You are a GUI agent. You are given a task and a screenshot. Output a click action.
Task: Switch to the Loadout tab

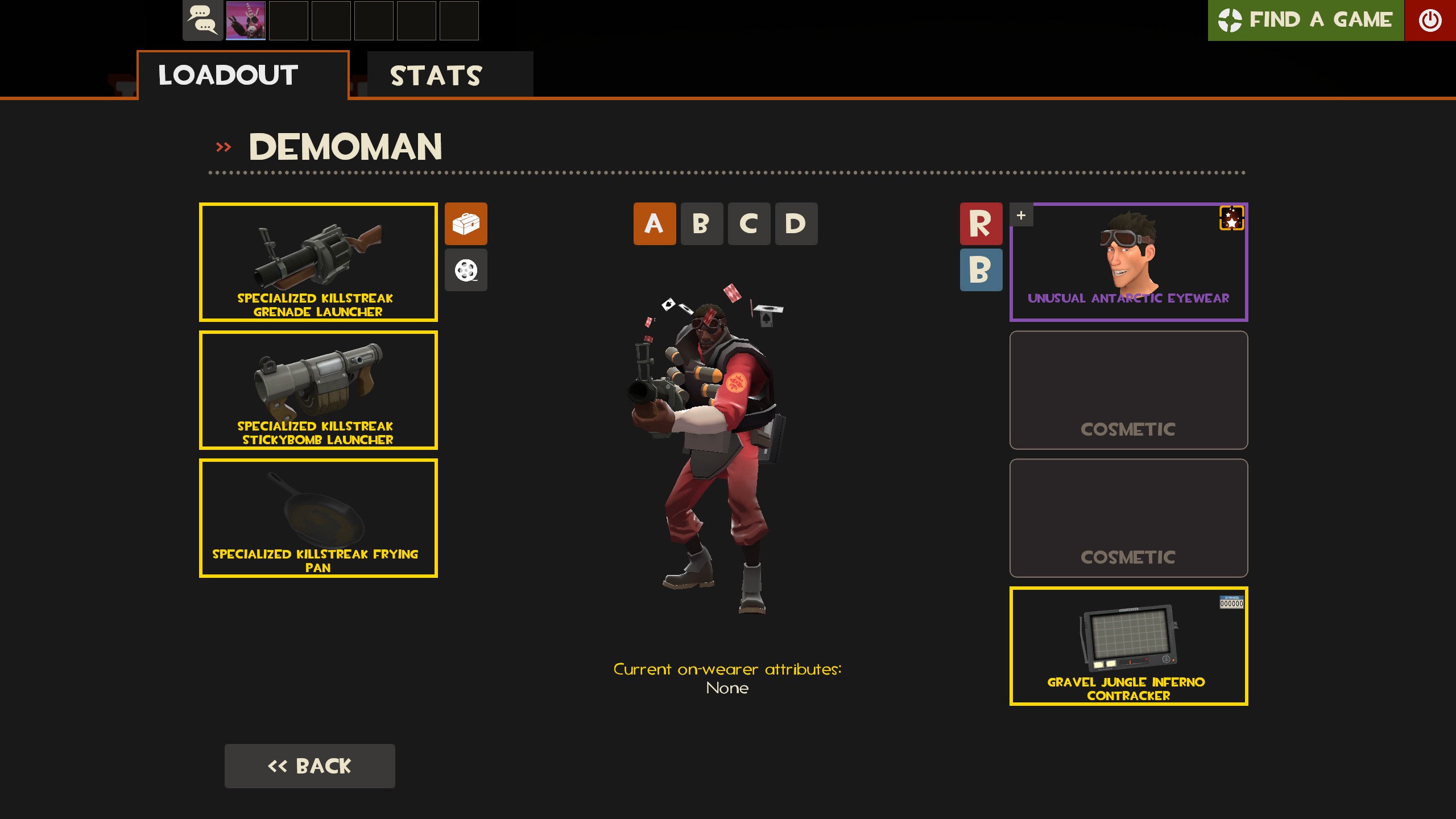coord(227,75)
